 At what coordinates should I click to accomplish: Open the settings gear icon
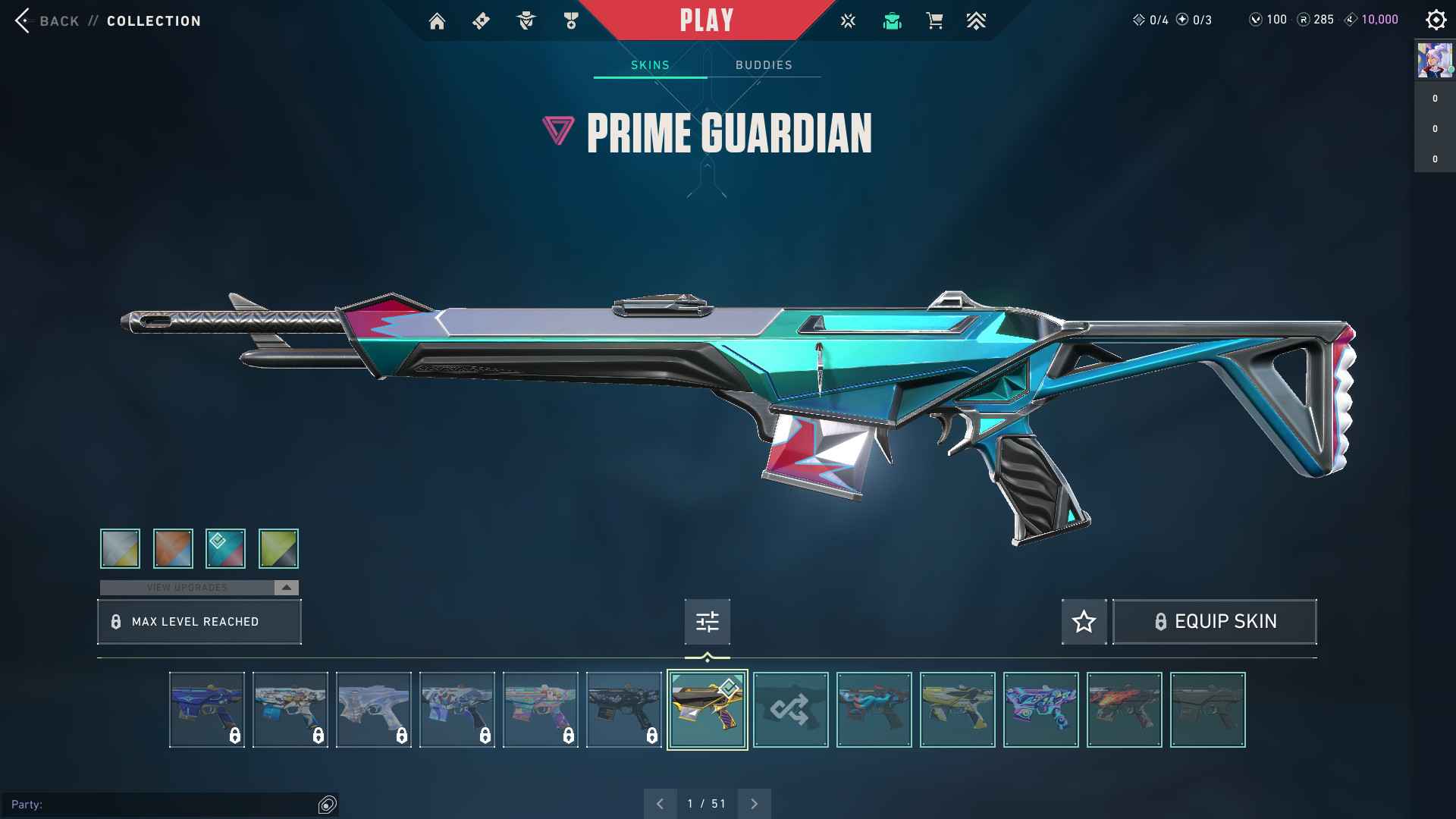tap(1436, 20)
